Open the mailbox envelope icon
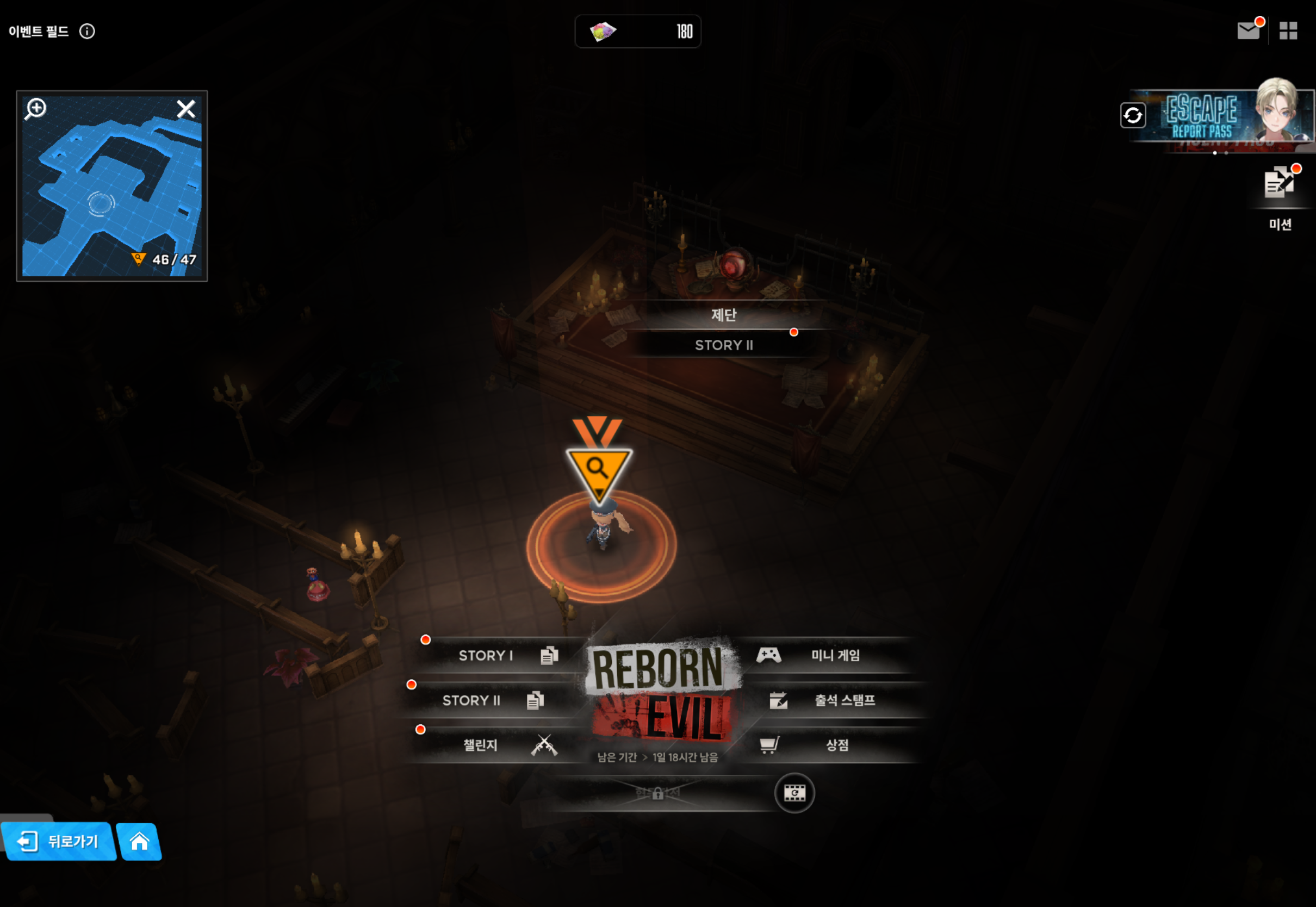1316x907 pixels. tap(1249, 30)
